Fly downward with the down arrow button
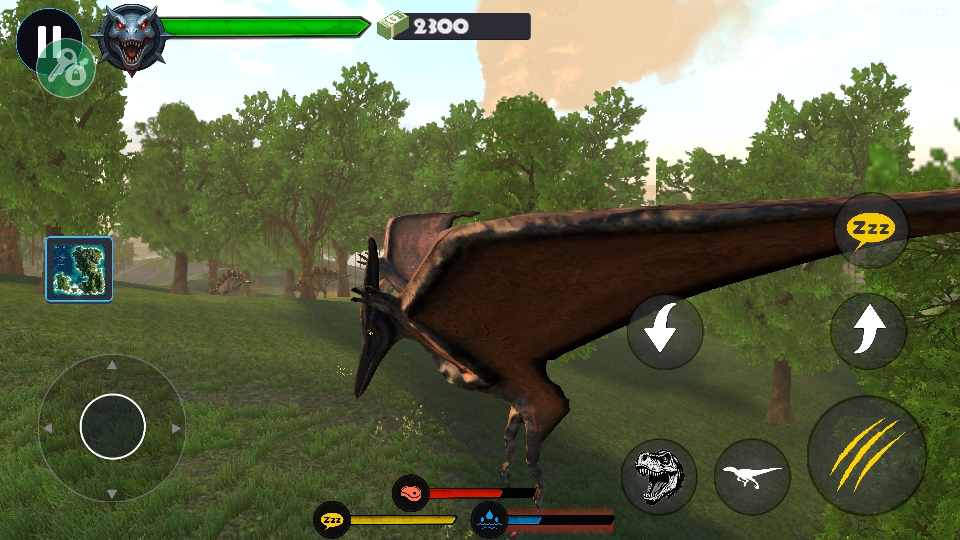The image size is (960, 540). [x=665, y=332]
